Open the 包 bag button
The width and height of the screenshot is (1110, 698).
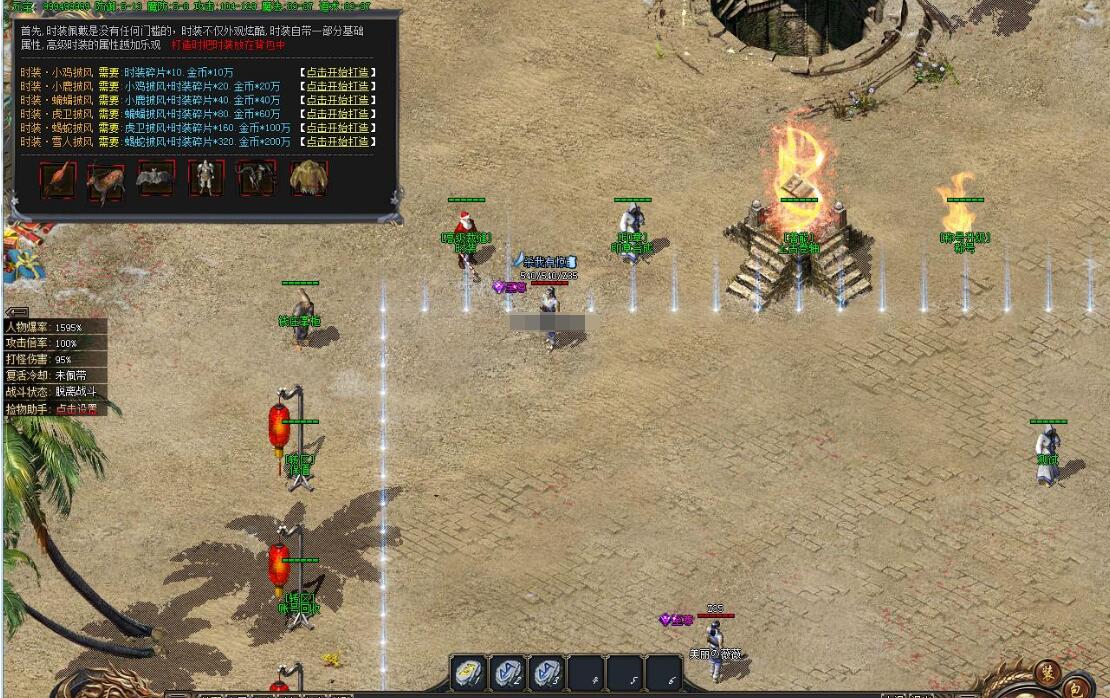click(1075, 686)
